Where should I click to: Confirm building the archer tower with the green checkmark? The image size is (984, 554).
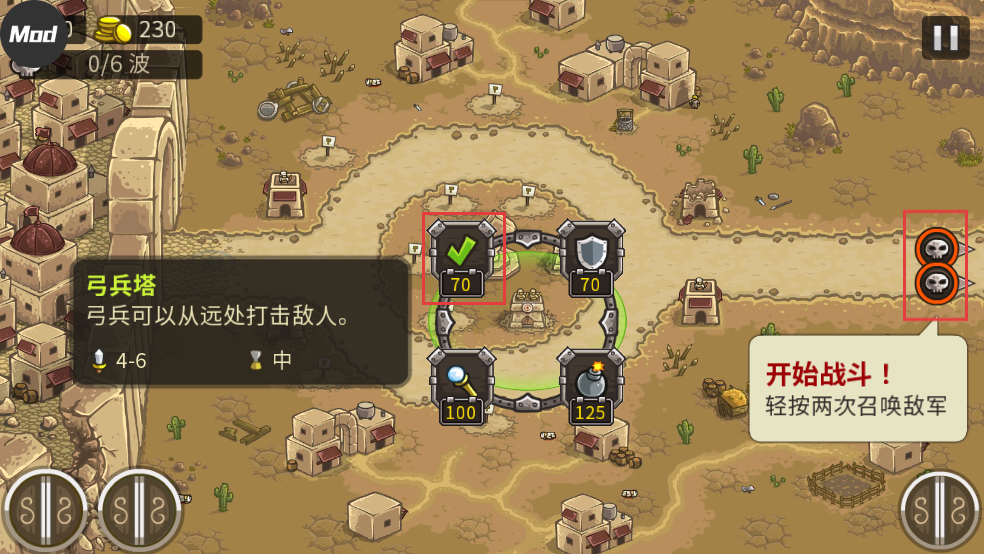461,254
